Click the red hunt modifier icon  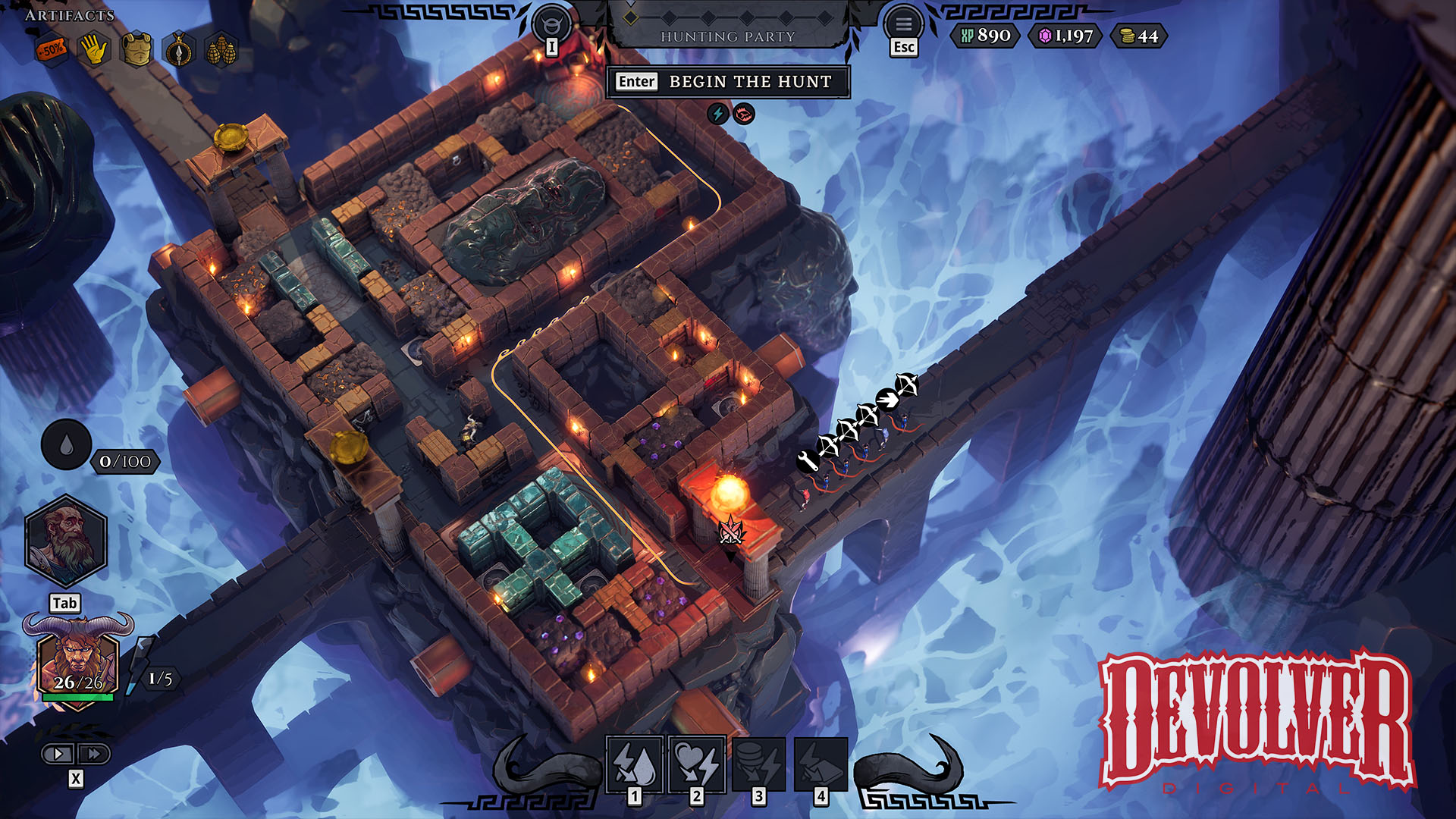[744, 115]
